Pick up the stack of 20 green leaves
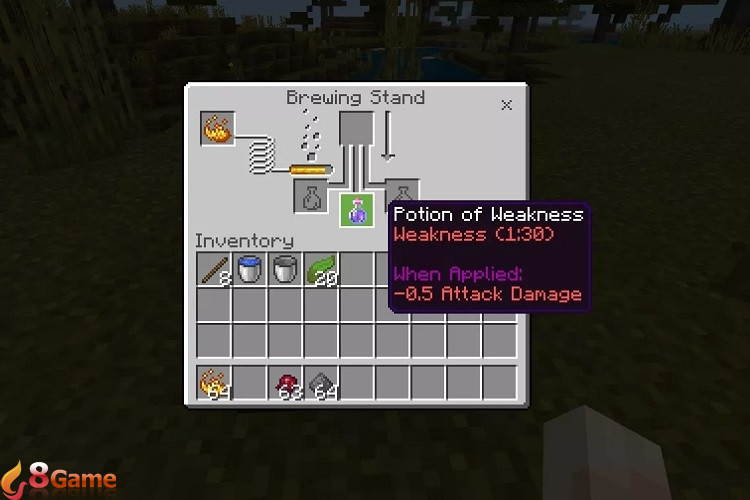Screen dimensions: 750x500 point(321,269)
